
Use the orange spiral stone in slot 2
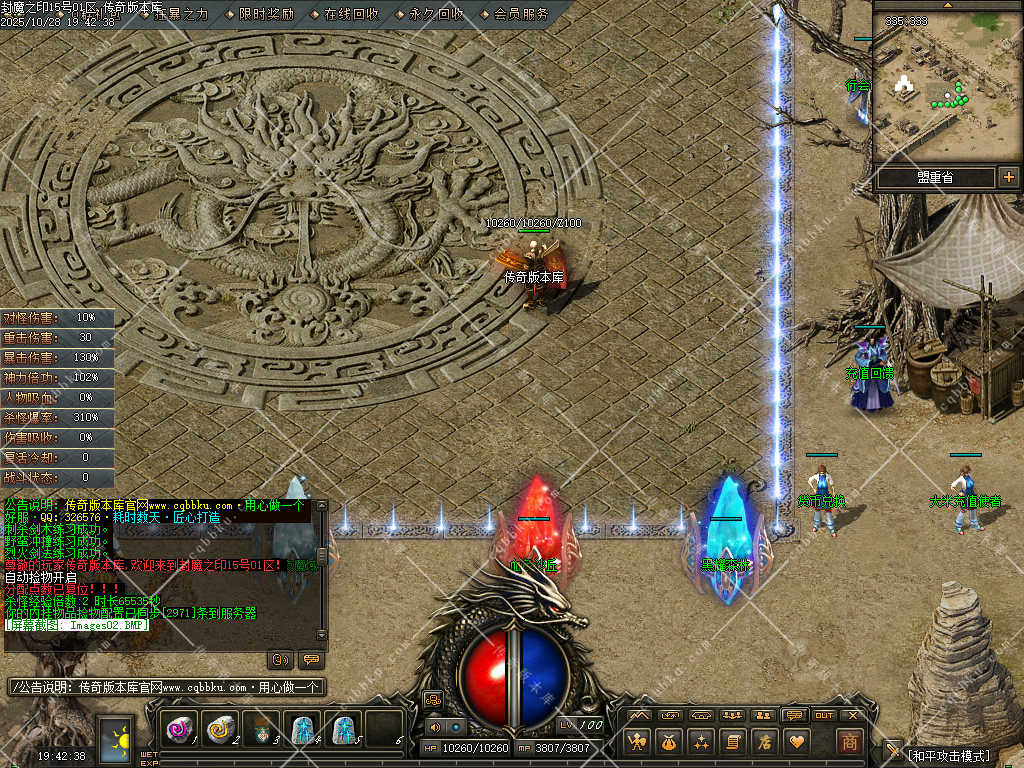click(x=220, y=730)
